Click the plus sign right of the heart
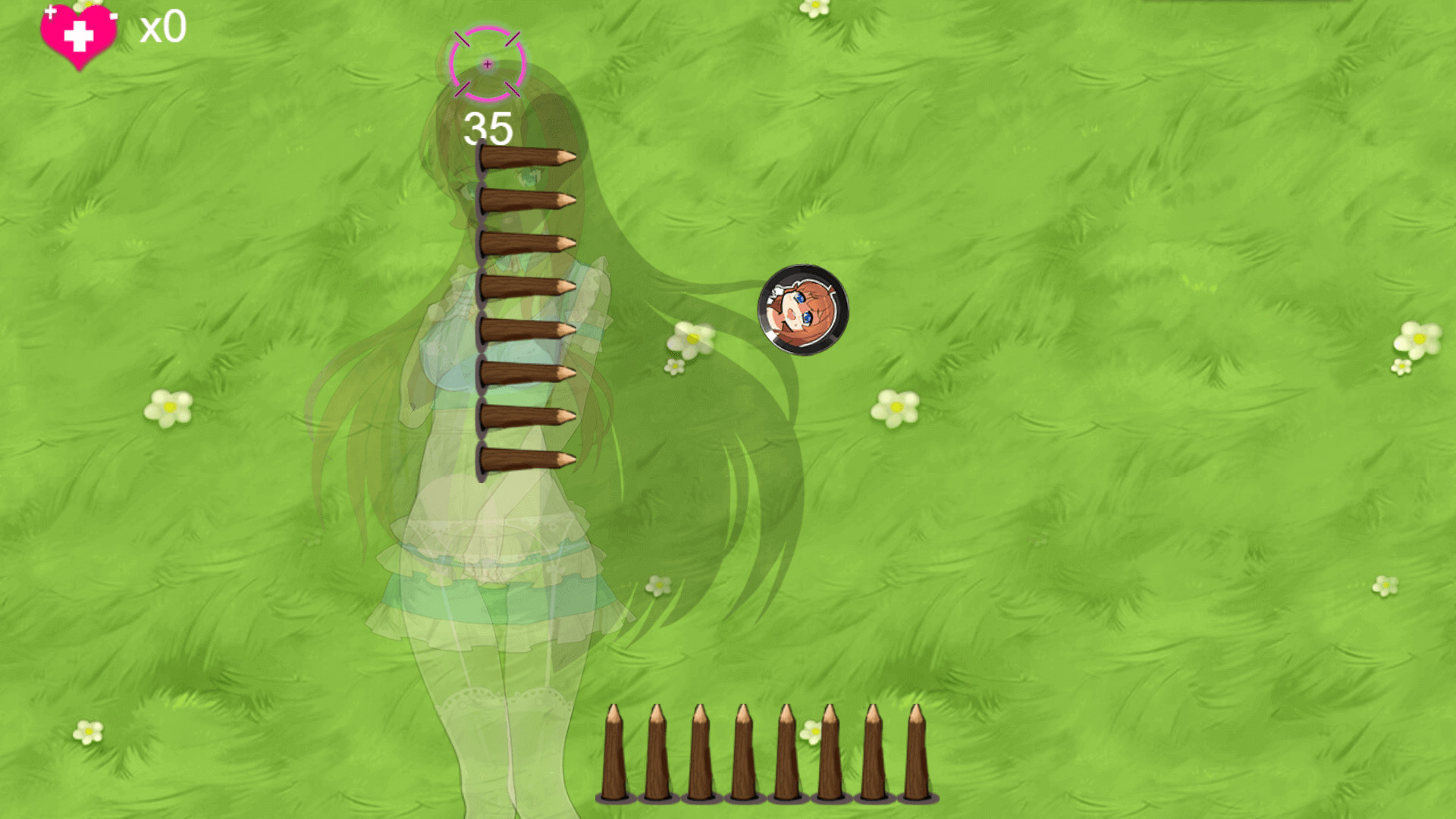This screenshot has width=1456, height=819. [114, 16]
